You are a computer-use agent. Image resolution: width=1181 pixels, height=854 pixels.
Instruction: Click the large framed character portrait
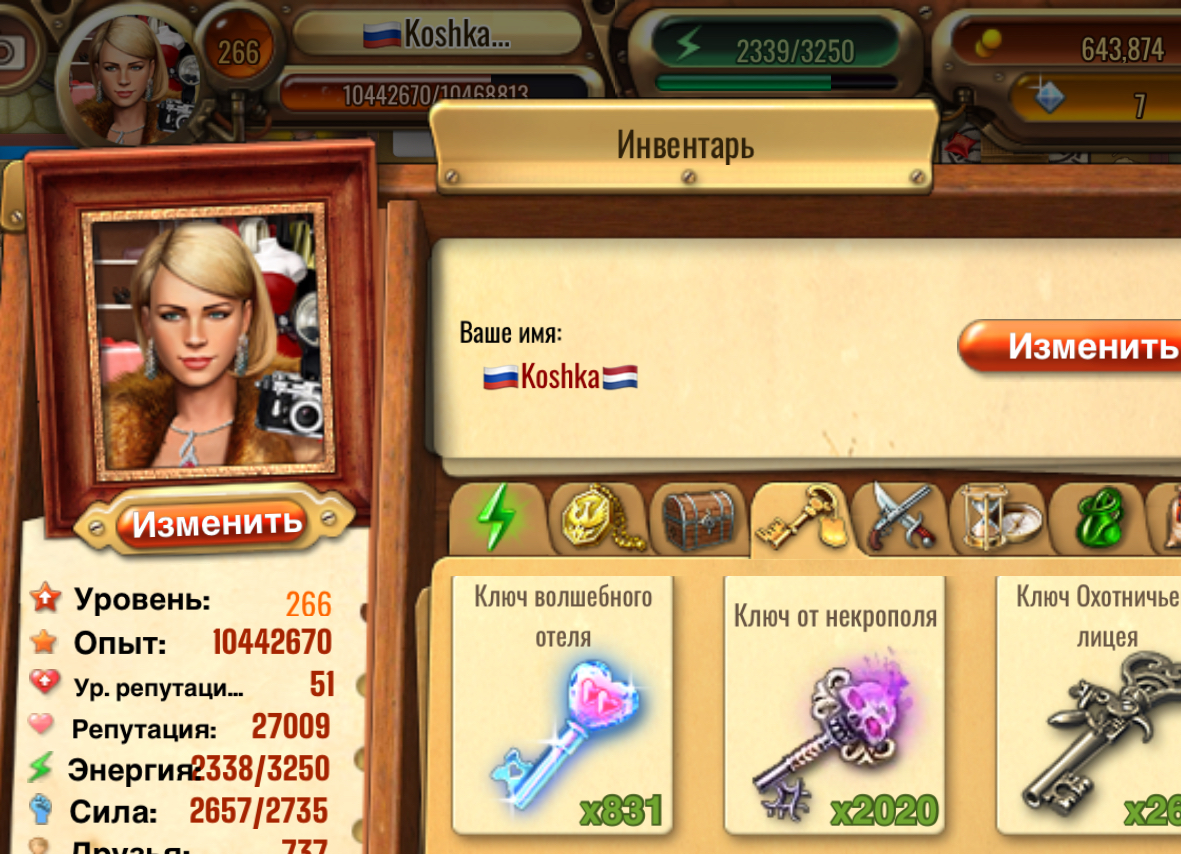[x=208, y=343]
